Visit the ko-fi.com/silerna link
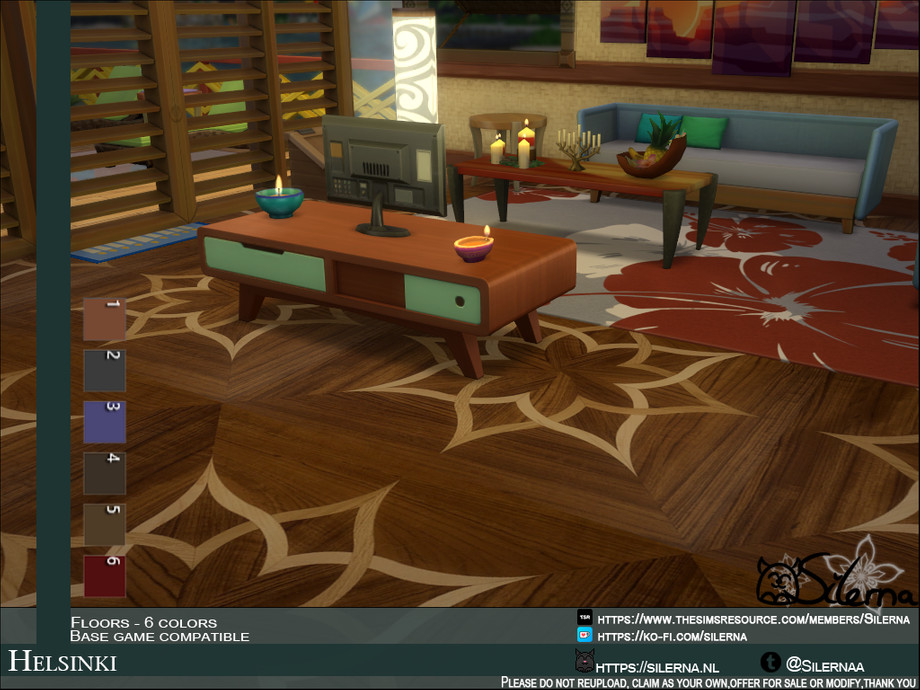The width and height of the screenshot is (920, 690). click(x=668, y=635)
